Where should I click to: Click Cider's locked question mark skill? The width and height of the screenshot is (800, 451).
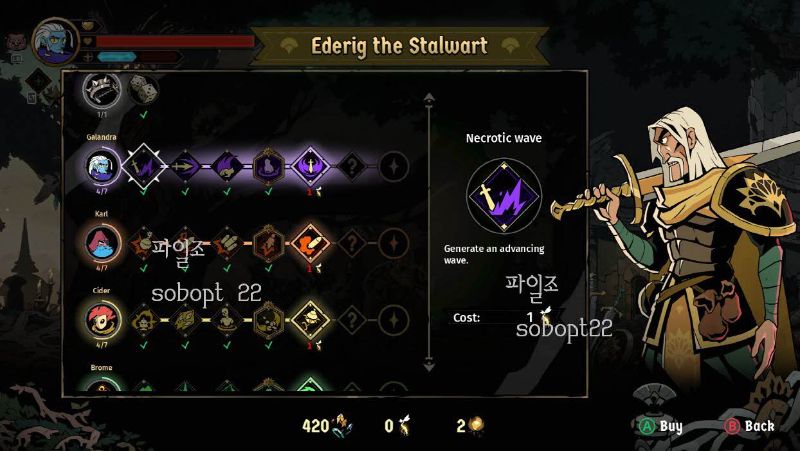pyautogui.click(x=351, y=319)
